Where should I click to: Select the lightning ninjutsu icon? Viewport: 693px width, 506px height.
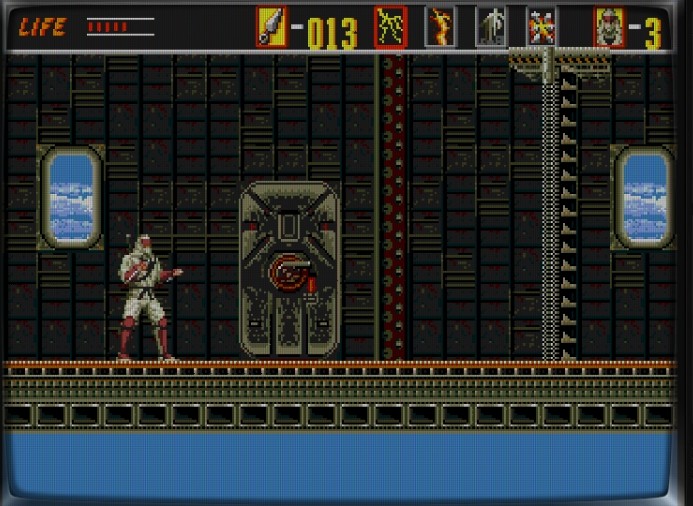click(x=391, y=27)
